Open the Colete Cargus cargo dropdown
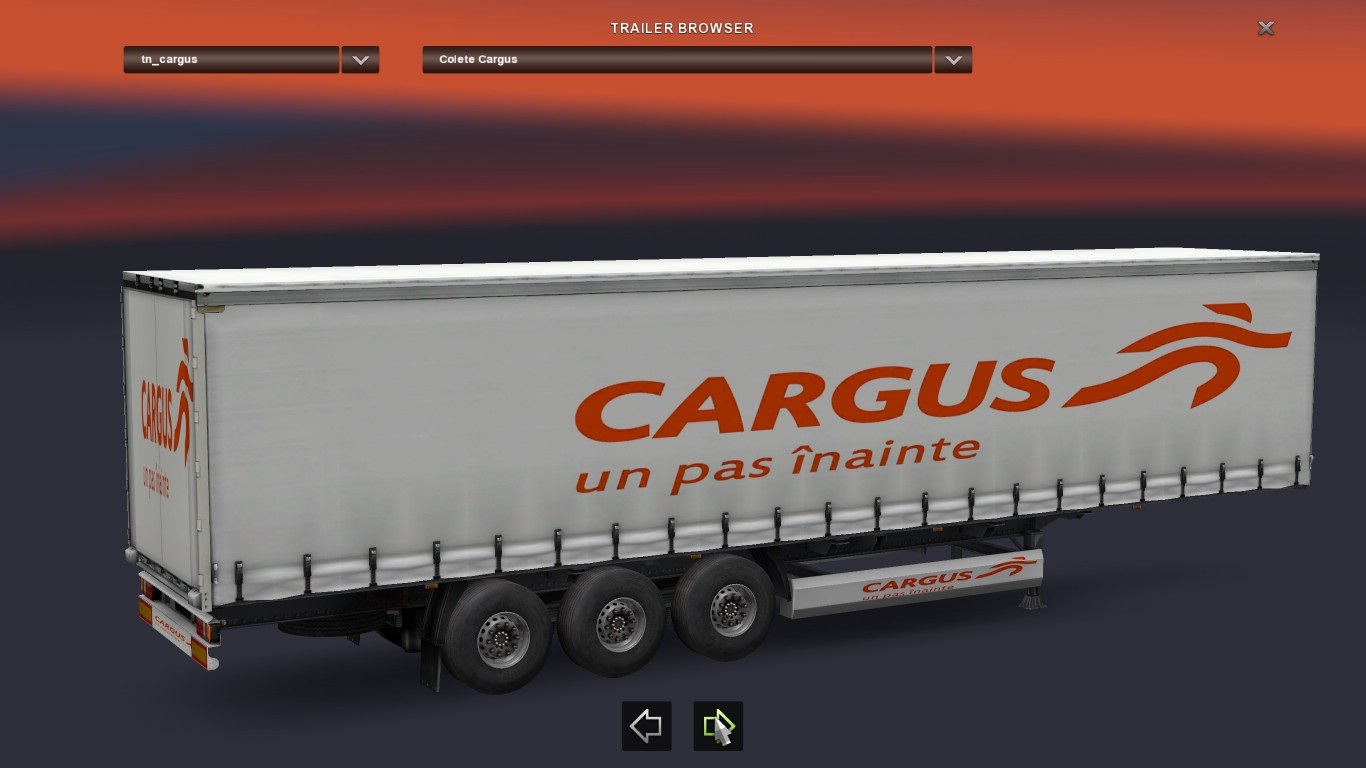Viewport: 1366px width, 768px height. click(x=677, y=60)
